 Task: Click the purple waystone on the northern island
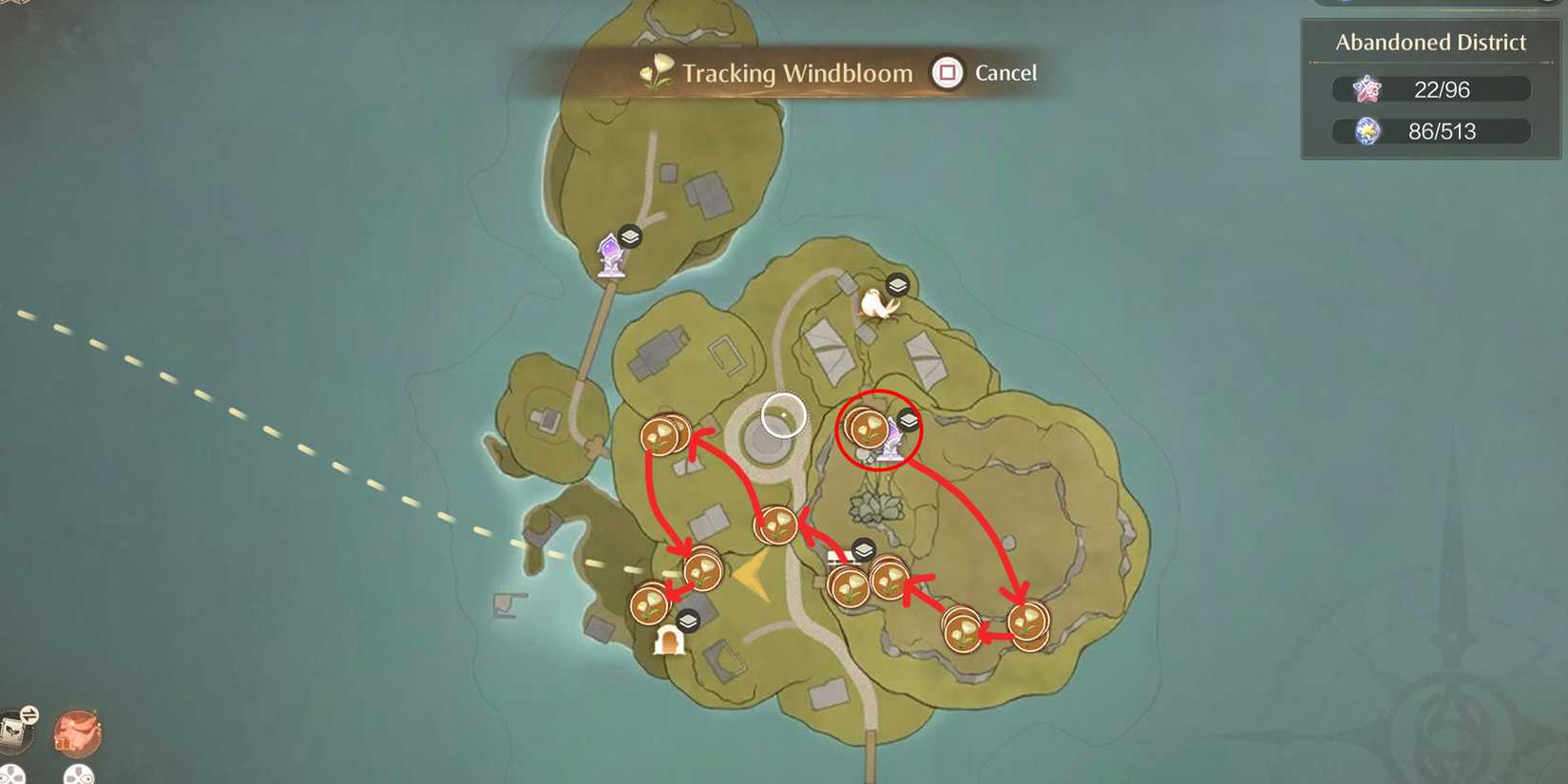tap(609, 254)
